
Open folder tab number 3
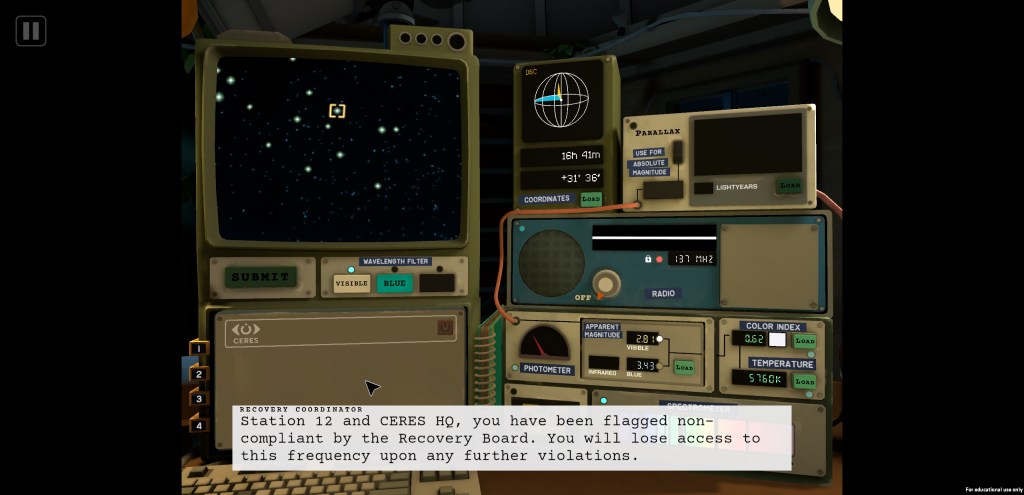(199, 399)
